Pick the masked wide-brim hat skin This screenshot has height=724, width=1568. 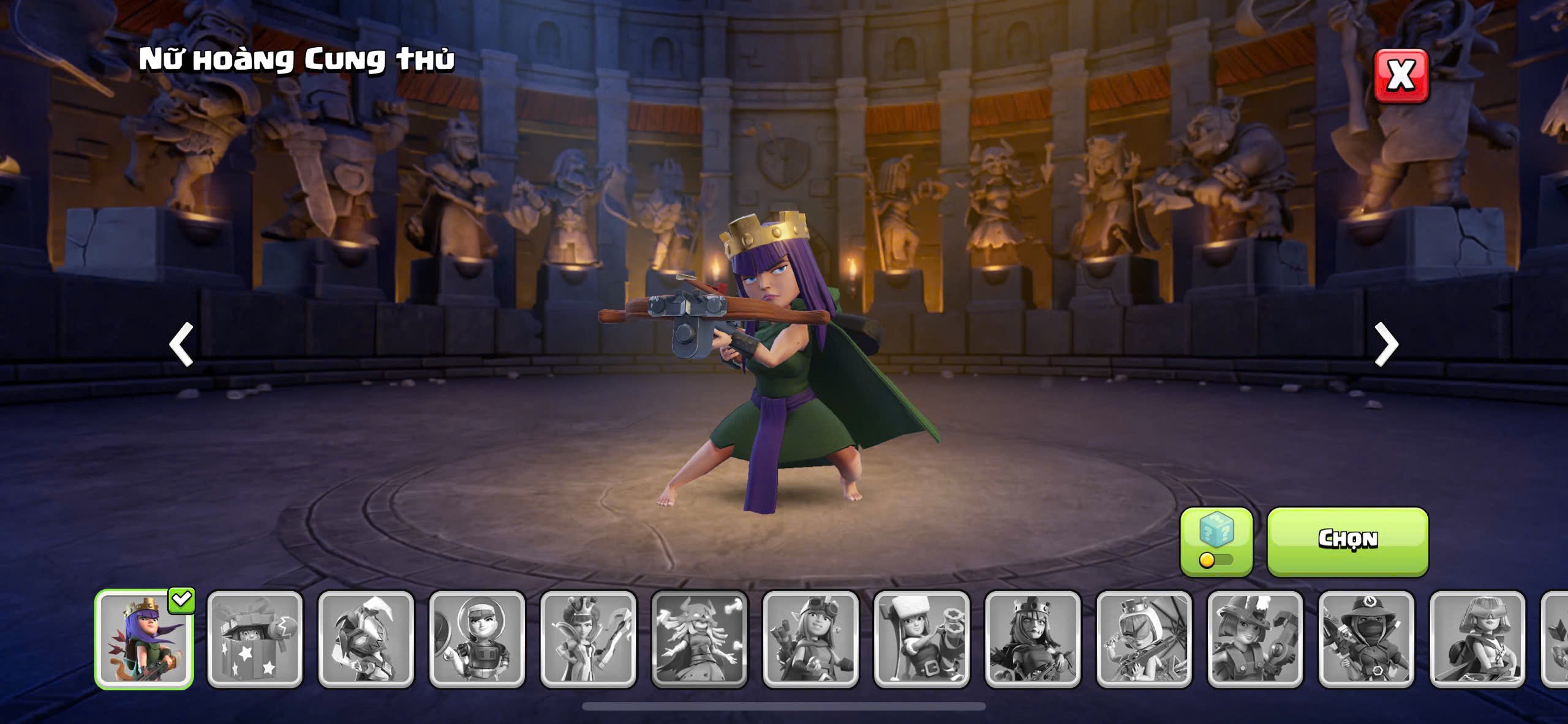[1366, 639]
